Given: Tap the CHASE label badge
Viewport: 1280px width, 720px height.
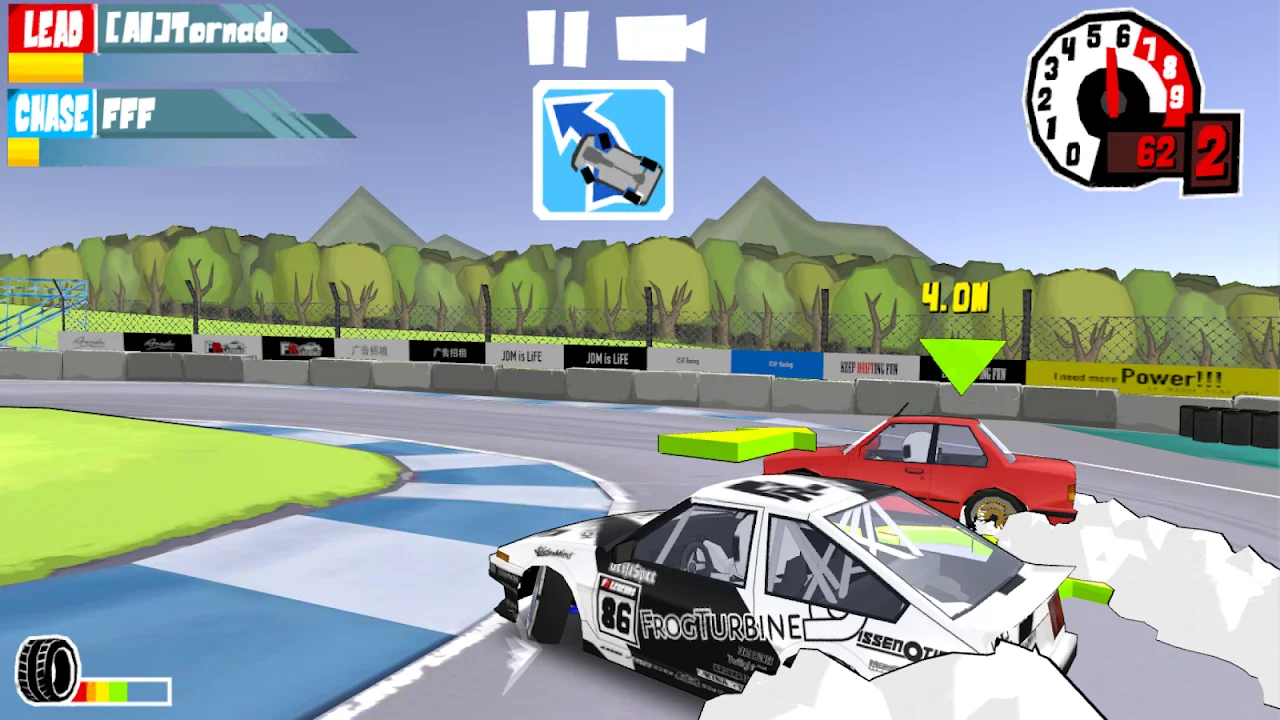Looking at the screenshot, I should pos(48,113).
